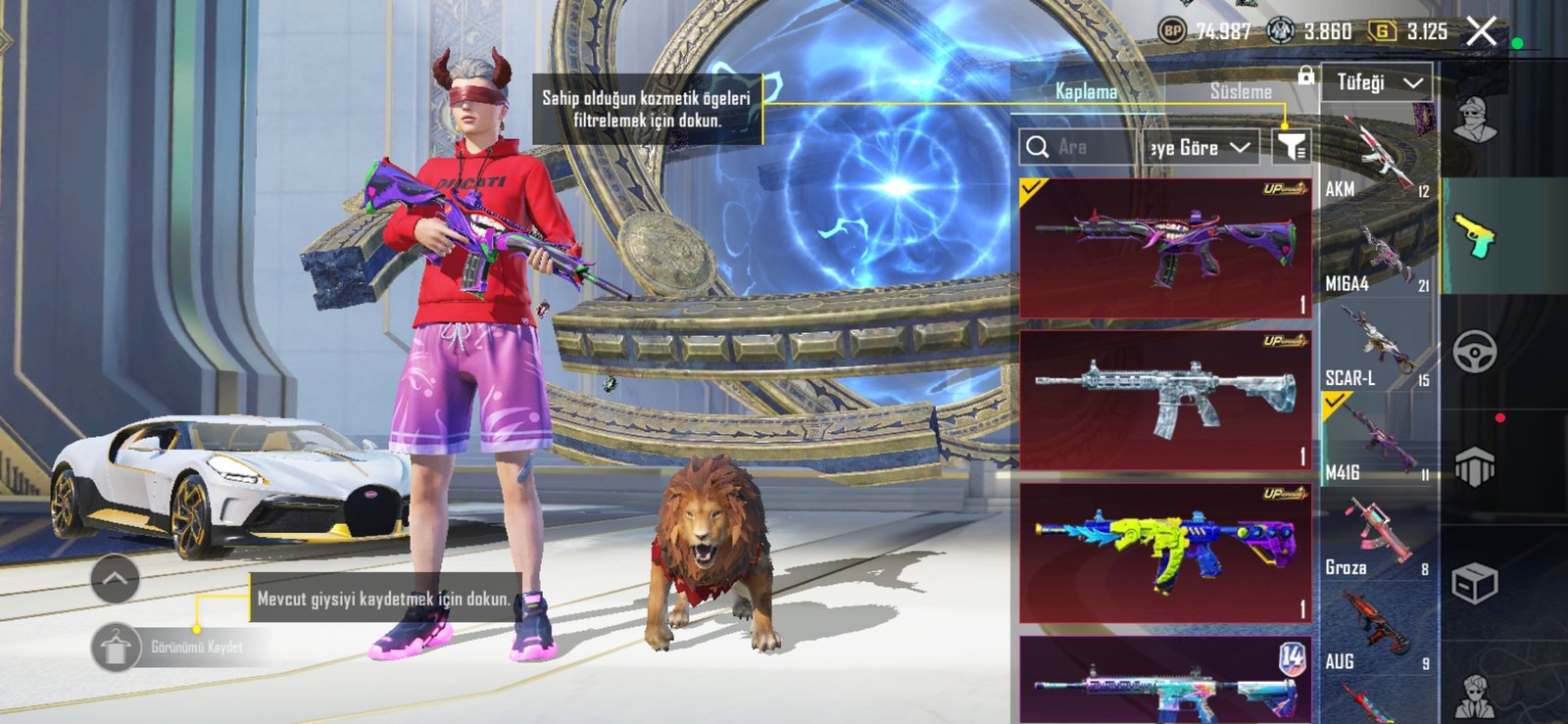Switch to the Süsleme tab
The height and width of the screenshot is (724, 1568).
coord(1241,91)
